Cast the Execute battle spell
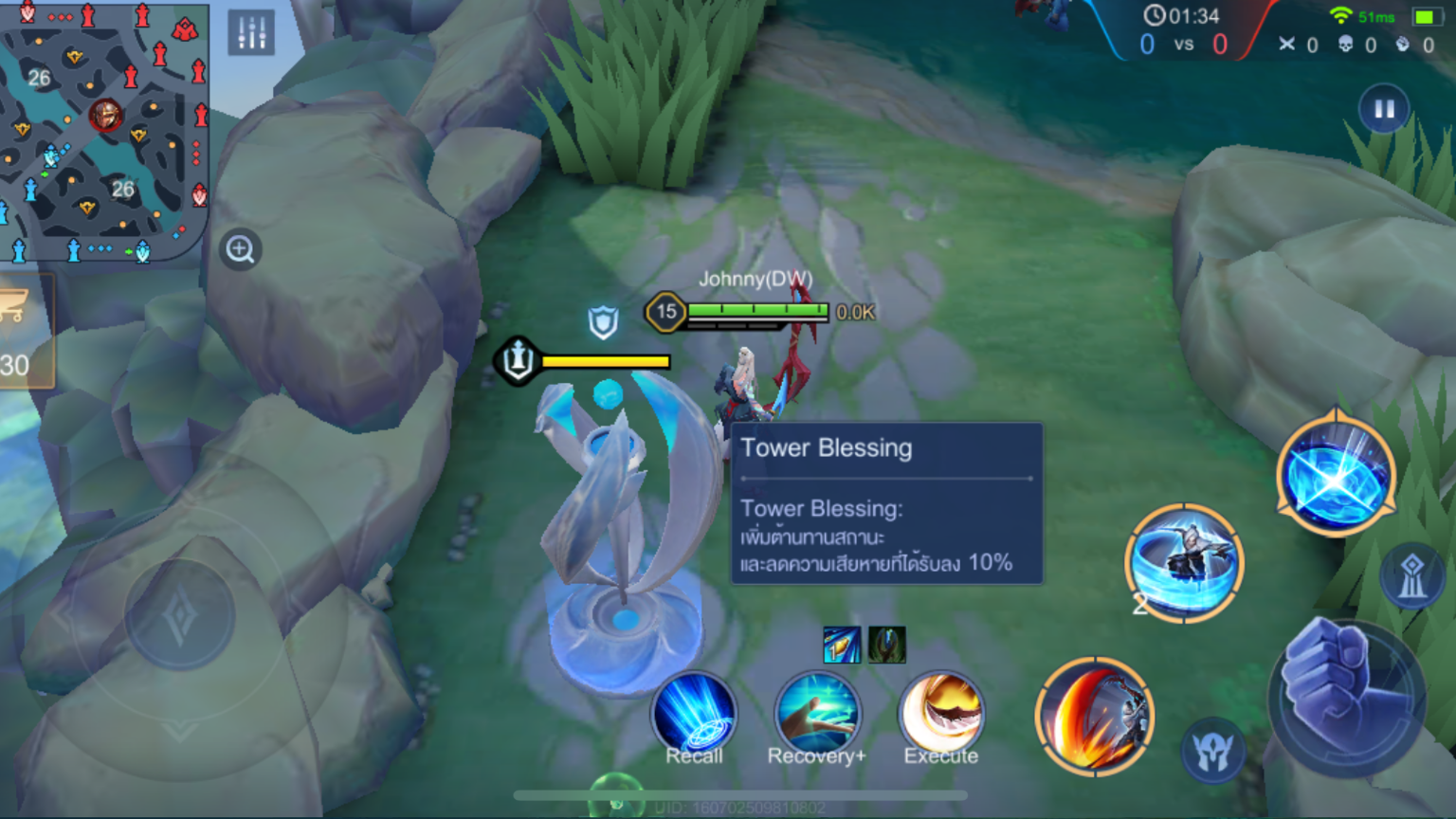1456x819 pixels. [x=941, y=716]
